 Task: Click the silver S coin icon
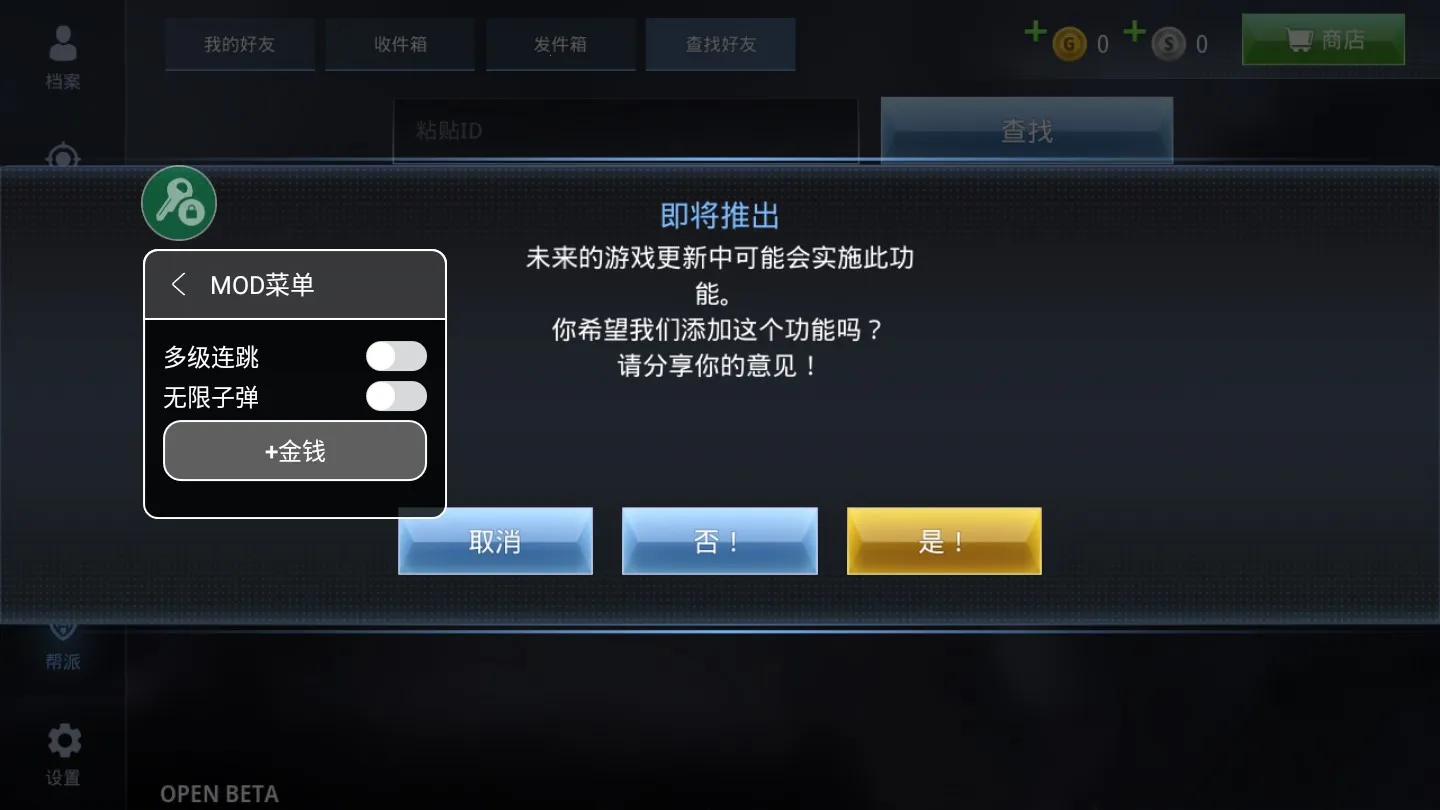click(x=1168, y=43)
